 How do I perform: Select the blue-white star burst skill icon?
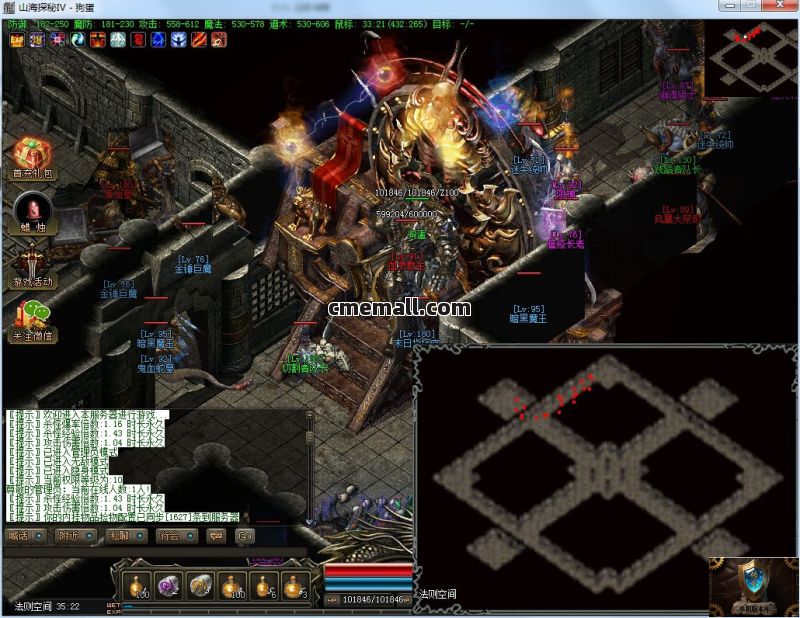pyautogui.click(x=178, y=40)
